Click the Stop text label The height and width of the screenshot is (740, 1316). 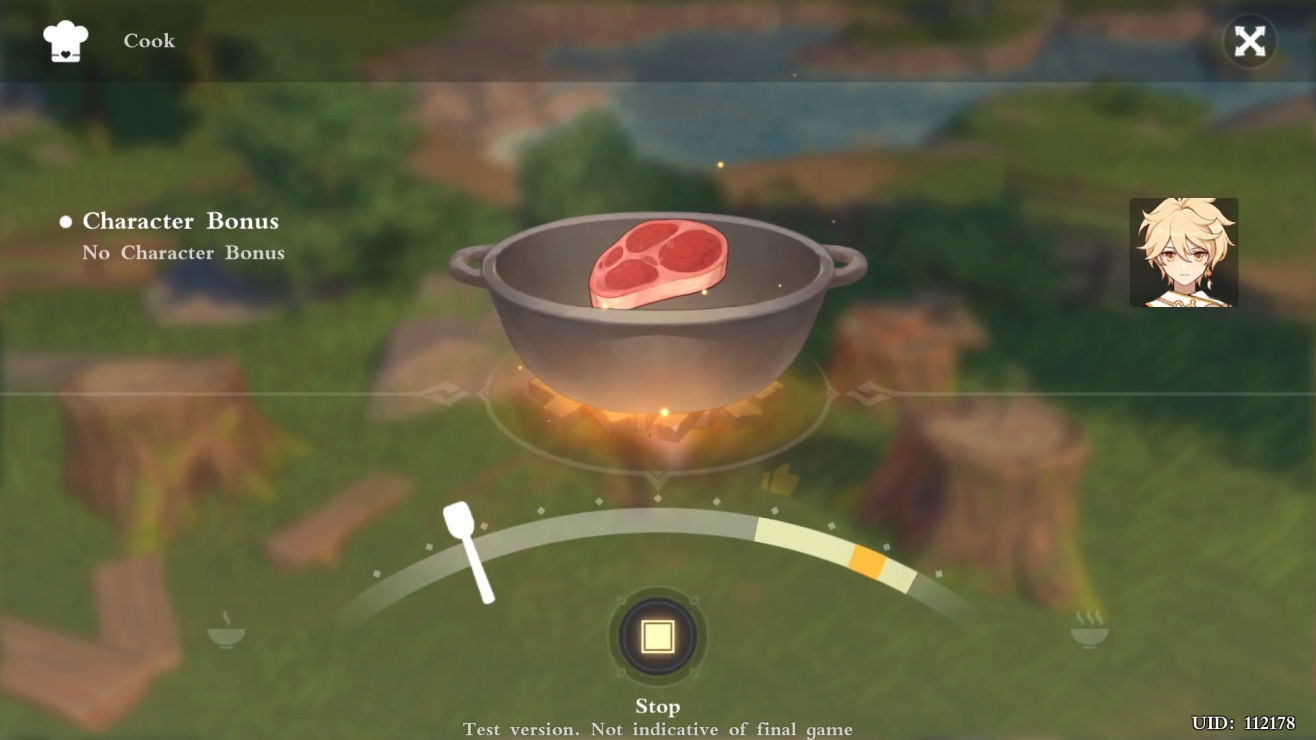click(x=657, y=706)
